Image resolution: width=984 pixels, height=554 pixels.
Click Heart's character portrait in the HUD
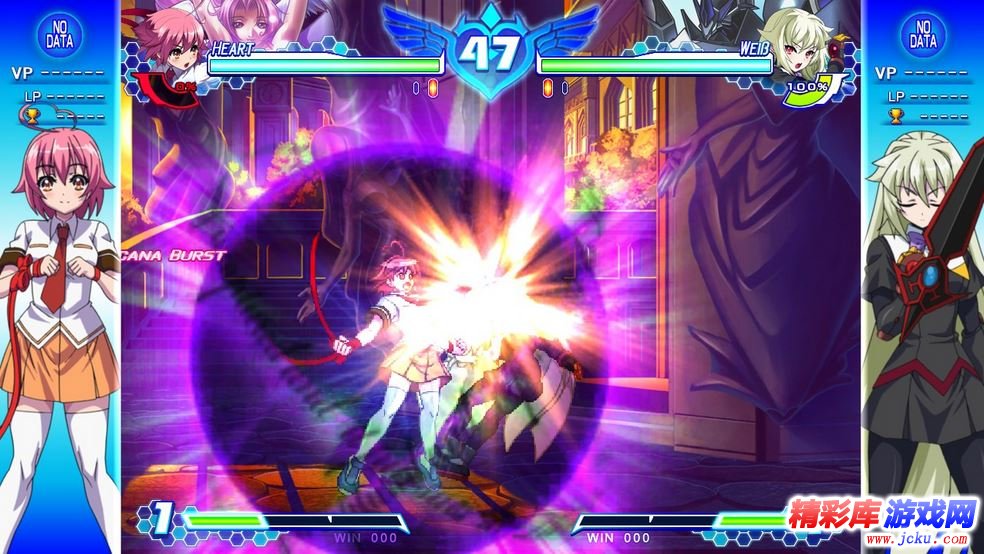coord(168,50)
